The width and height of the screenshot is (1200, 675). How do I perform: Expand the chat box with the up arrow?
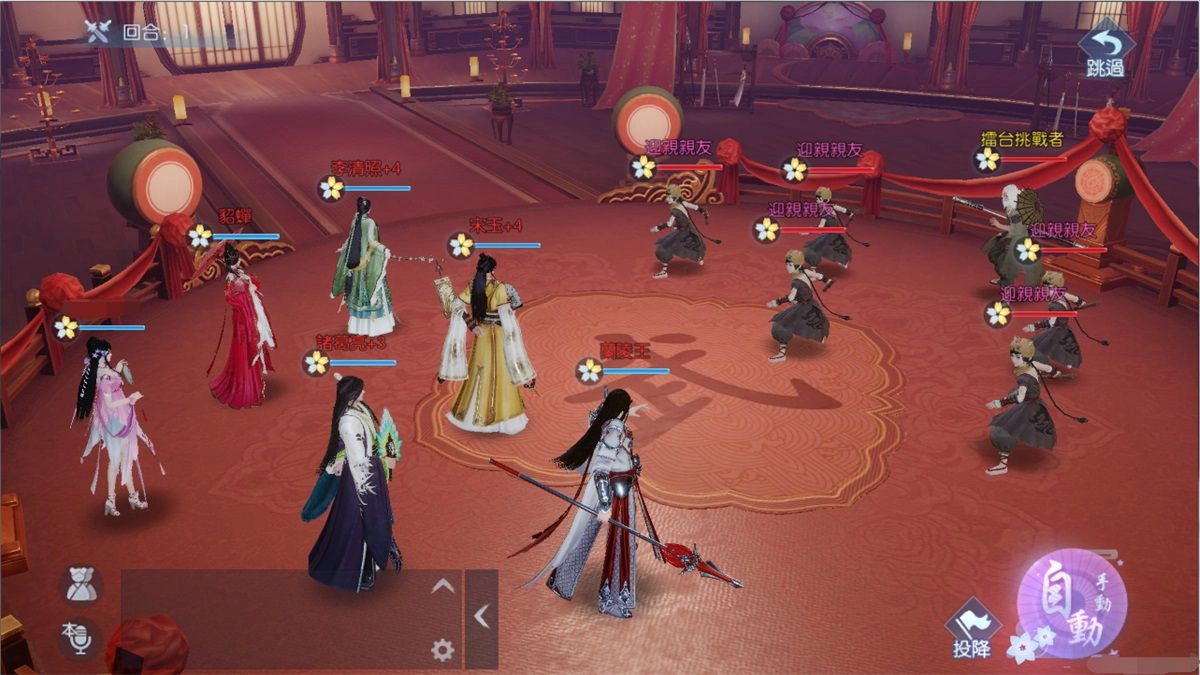pyautogui.click(x=442, y=587)
